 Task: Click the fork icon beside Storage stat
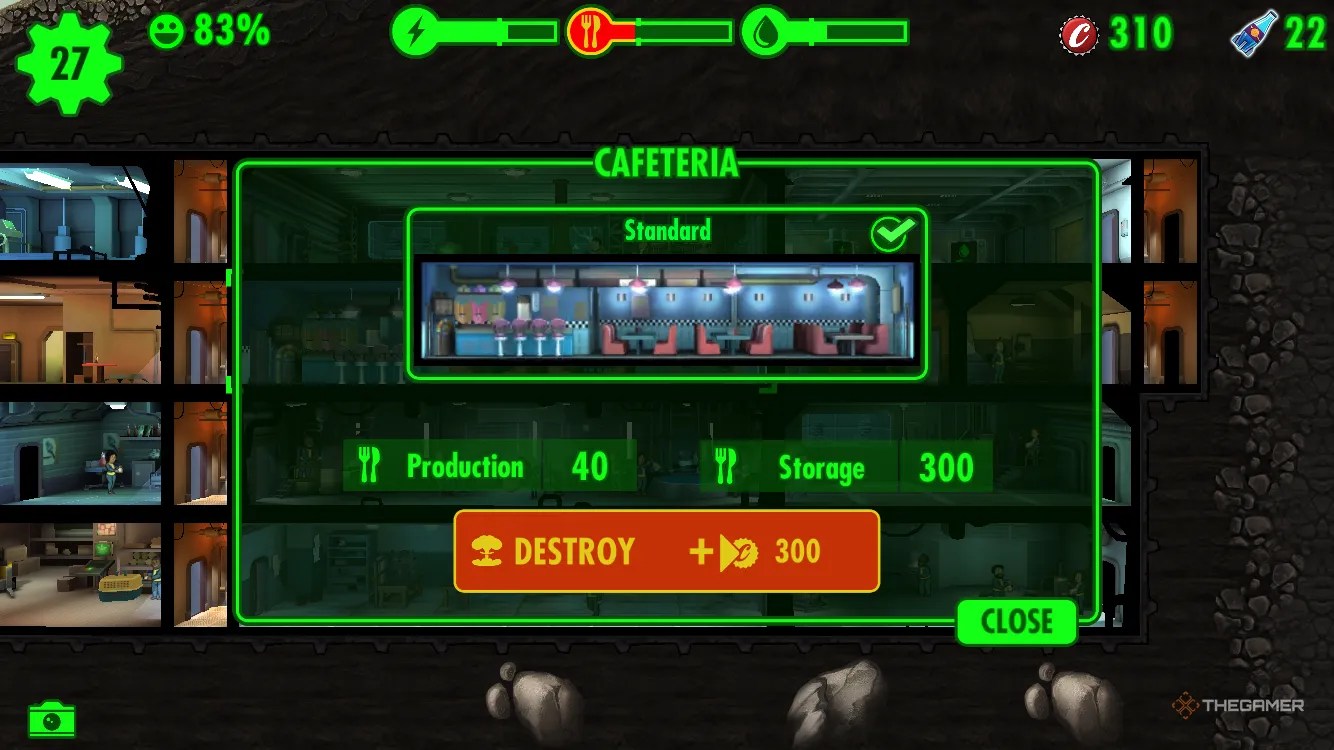[727, 464]
